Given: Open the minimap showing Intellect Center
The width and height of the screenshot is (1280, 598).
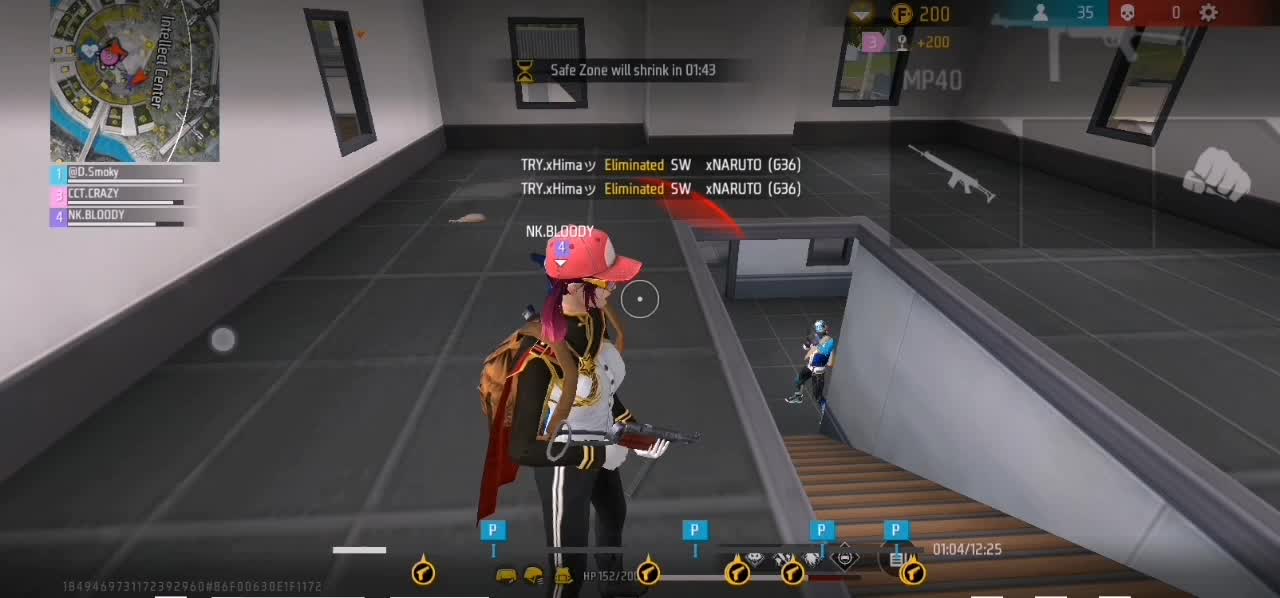Looking at the screenshot, I should [x=134, y=80].
